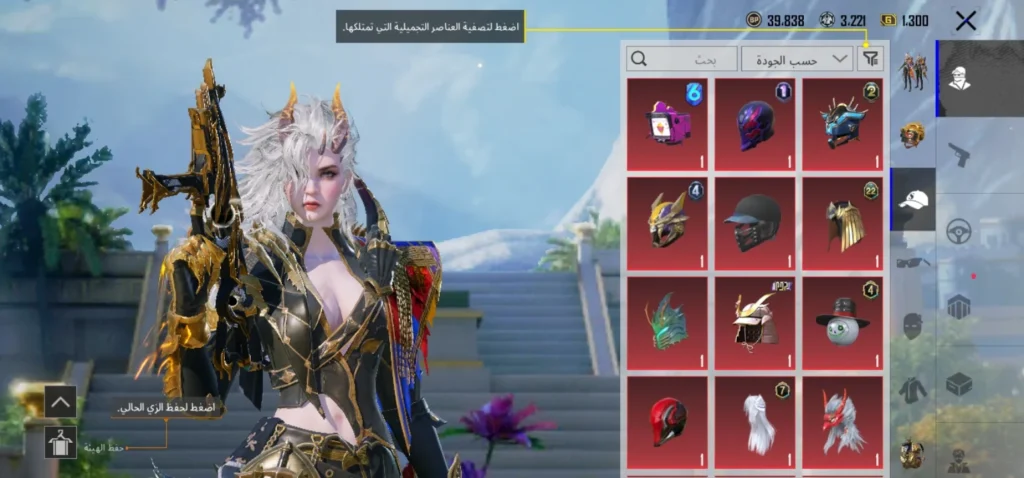Open the cosmetic filter funnel button

pos(871,59)
